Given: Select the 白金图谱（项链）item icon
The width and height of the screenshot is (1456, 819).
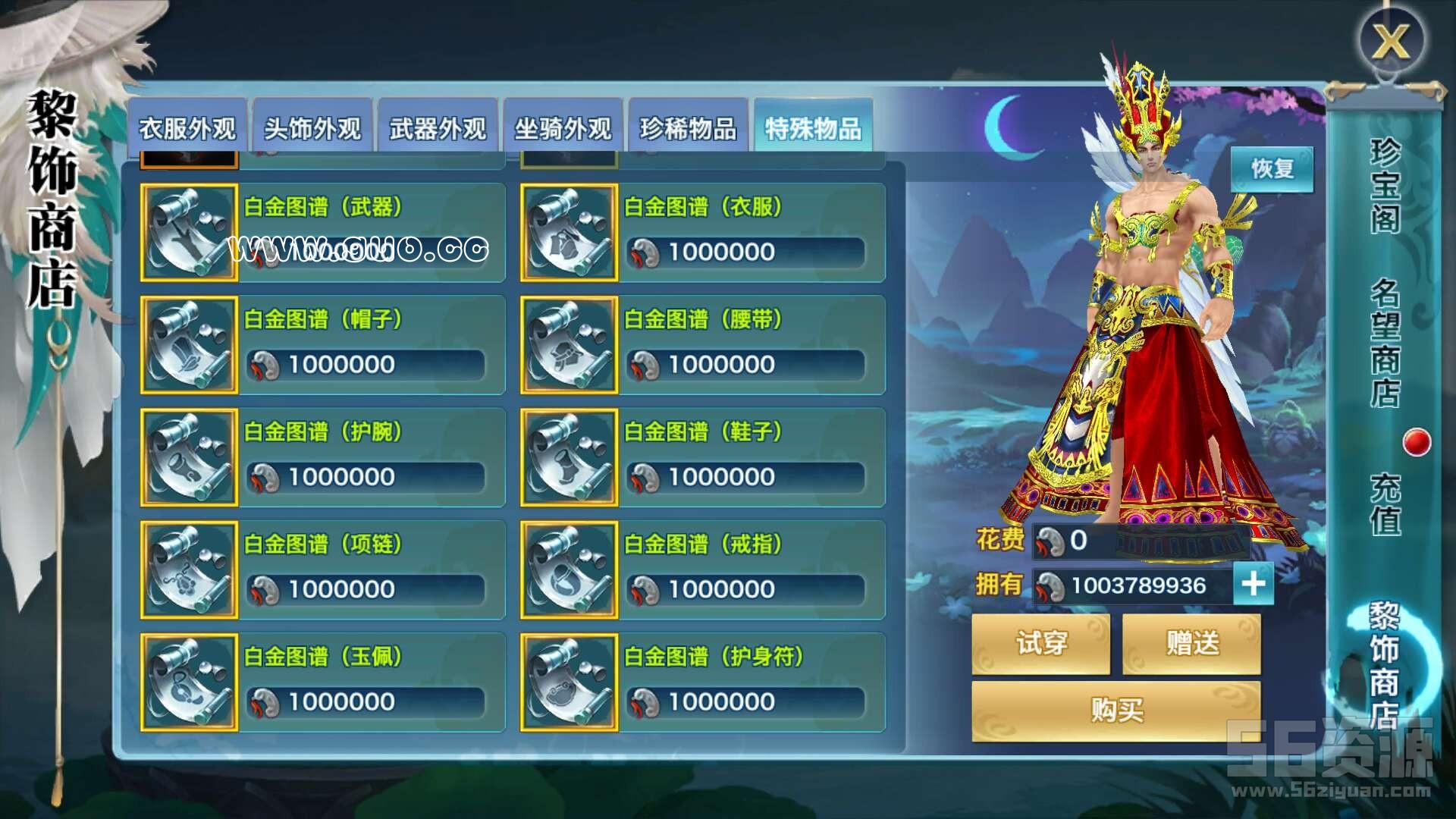Looking at the screenshot, I should pos(188,570).
